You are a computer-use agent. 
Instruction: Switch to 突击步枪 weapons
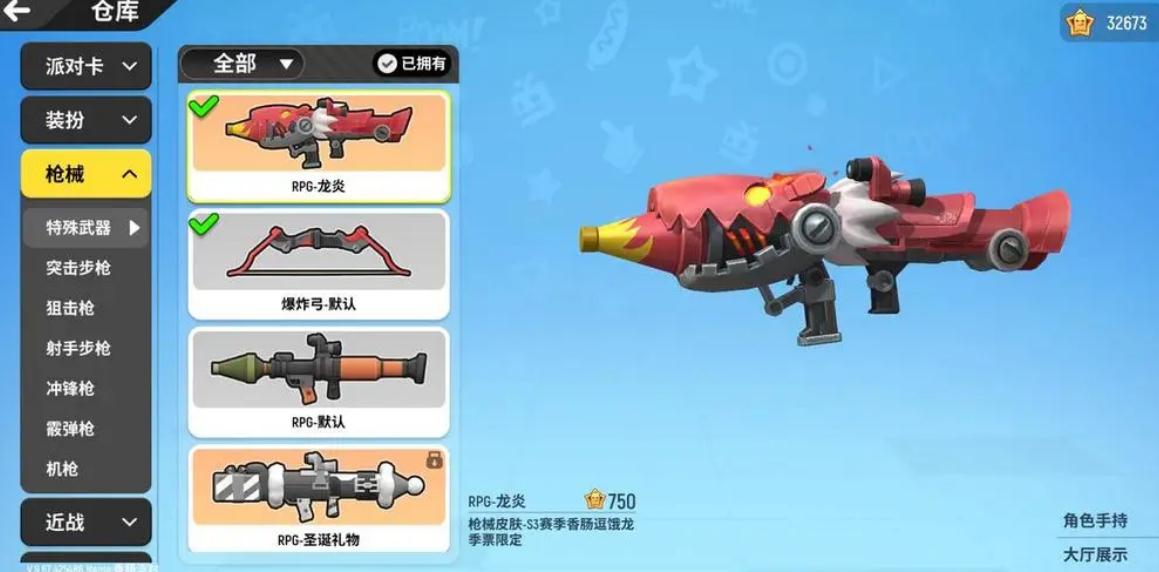78,268
